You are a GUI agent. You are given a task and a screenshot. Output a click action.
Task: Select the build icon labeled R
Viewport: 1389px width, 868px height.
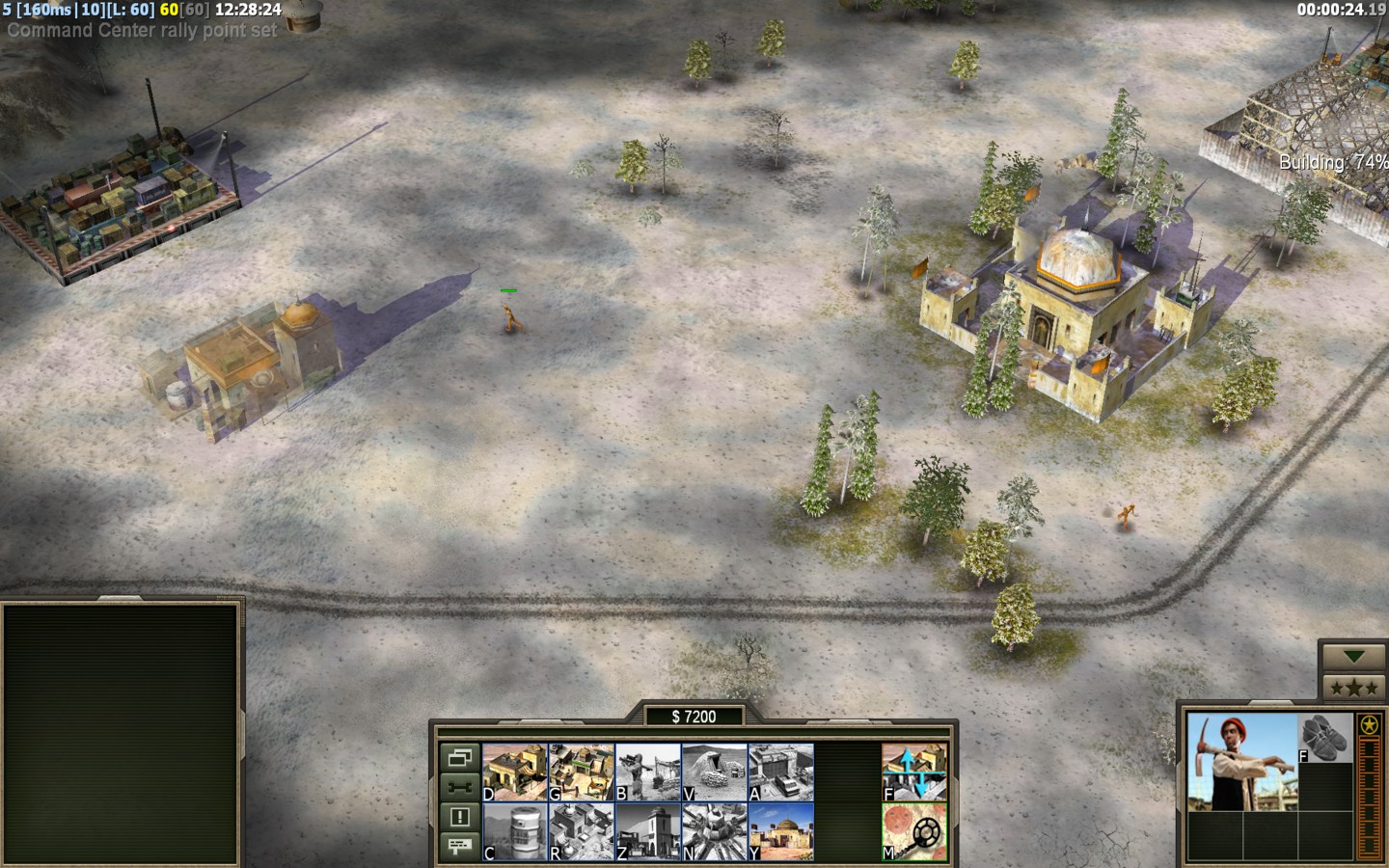581,831
